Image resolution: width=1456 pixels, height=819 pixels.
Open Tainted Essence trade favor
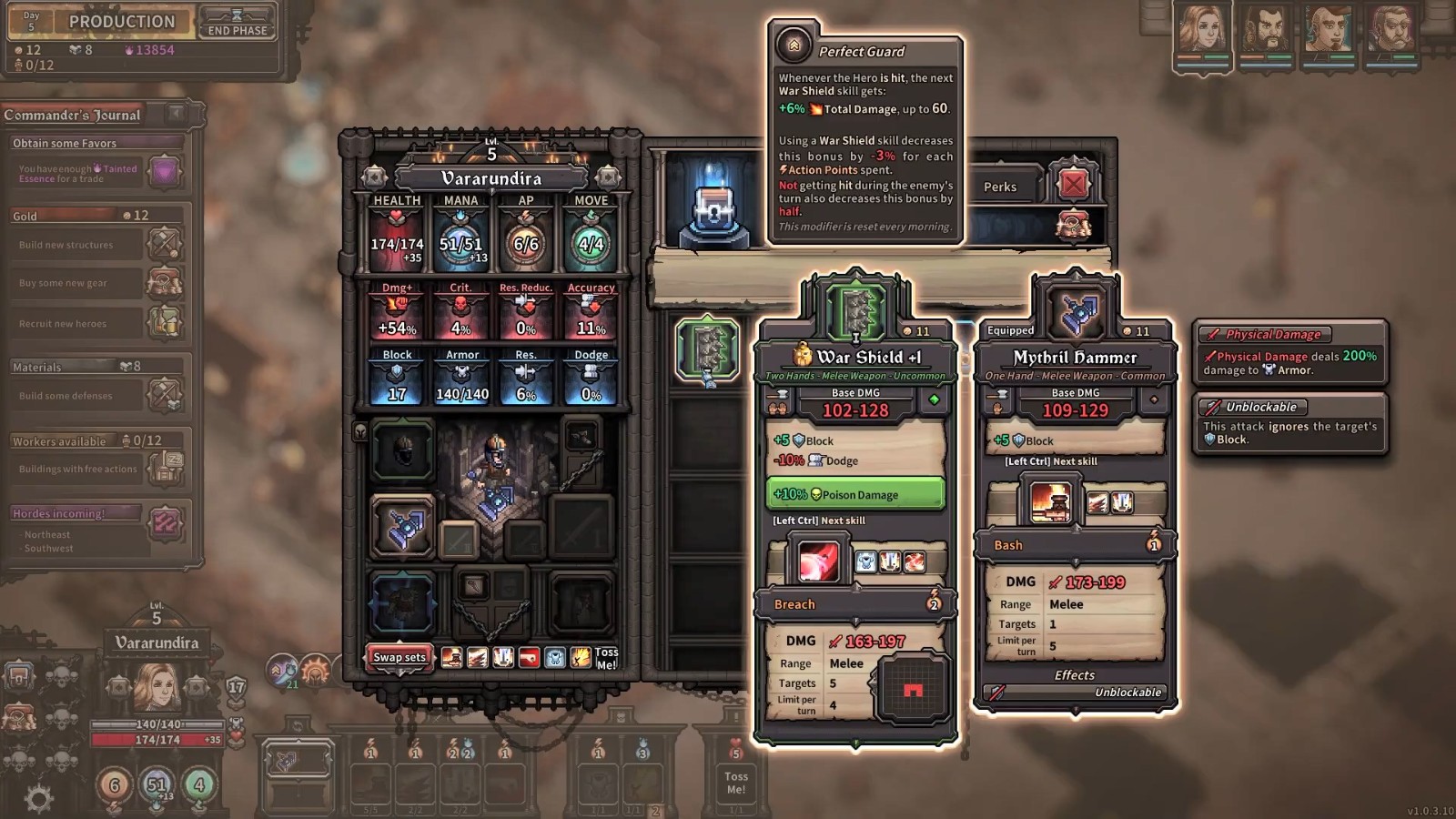(165, 172)
